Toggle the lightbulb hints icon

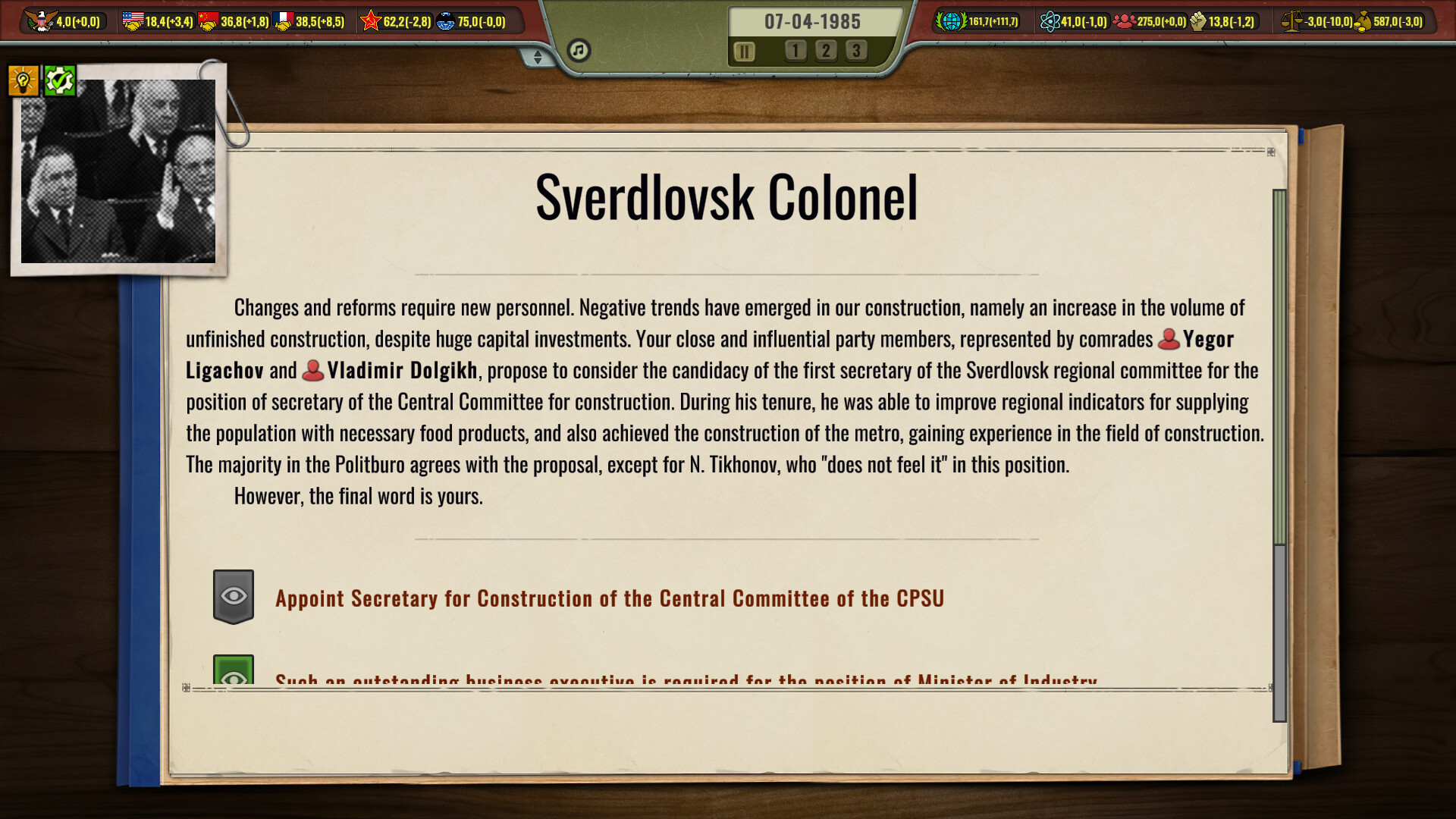click(23, 79)
